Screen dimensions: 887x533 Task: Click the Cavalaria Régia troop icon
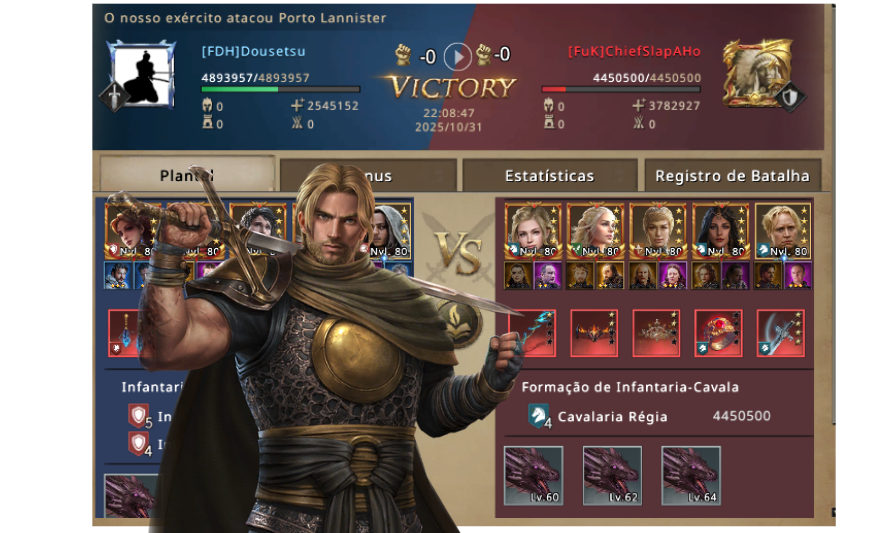[x=539, y=417]
